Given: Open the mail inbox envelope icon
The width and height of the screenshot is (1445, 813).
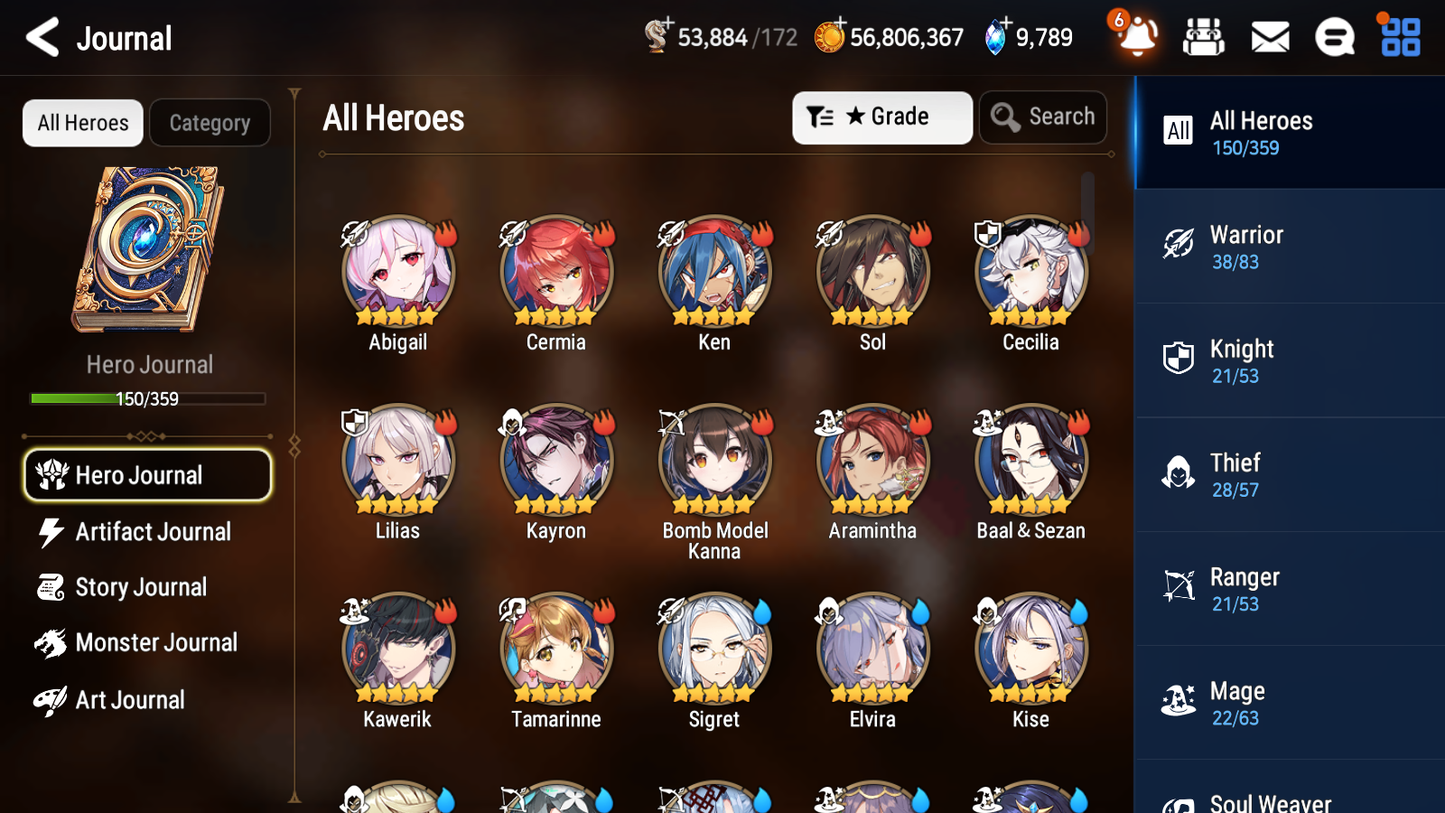Looking at the screenshot, I should (x=1269, y=36).
